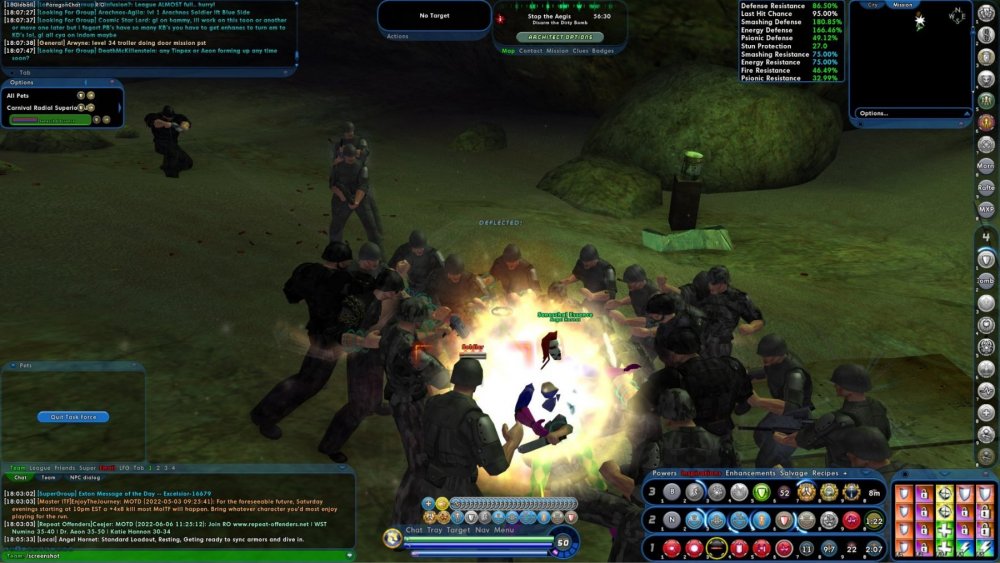Open the Actions menu under target window
The width and height of the screenshot is (1000, 563).
coord(397,36)
